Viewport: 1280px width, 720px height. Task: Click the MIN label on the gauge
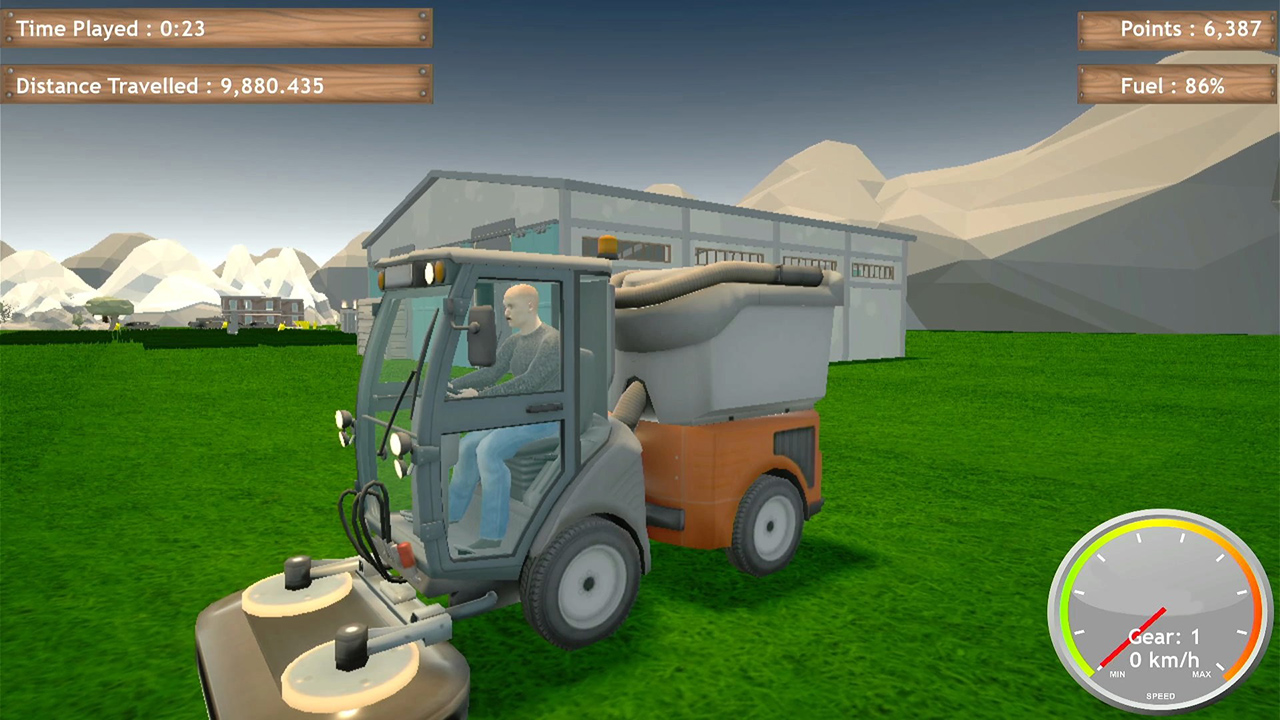tap(1116, 672)
